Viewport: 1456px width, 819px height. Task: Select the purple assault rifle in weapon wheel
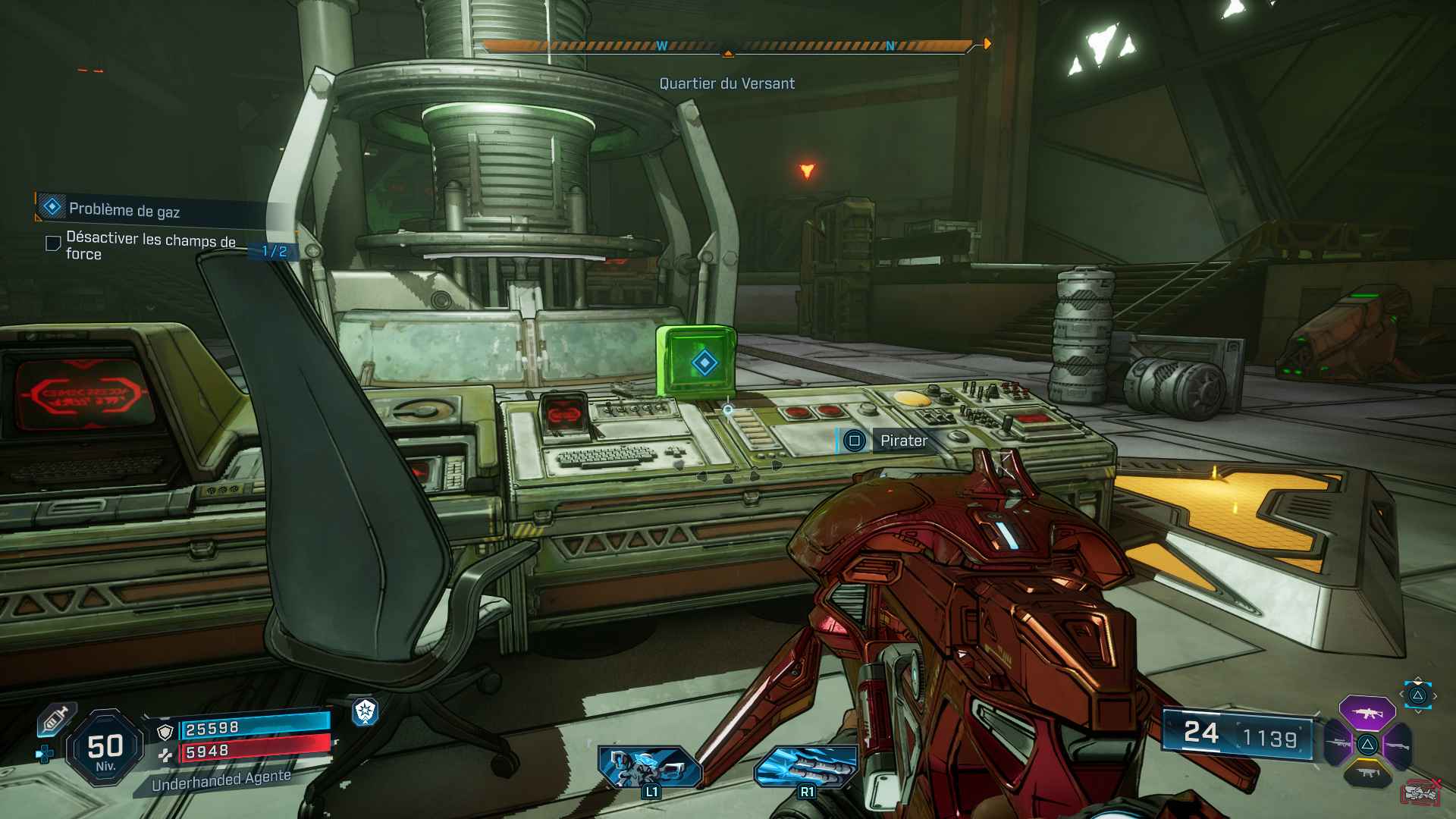coord(1367,714)
